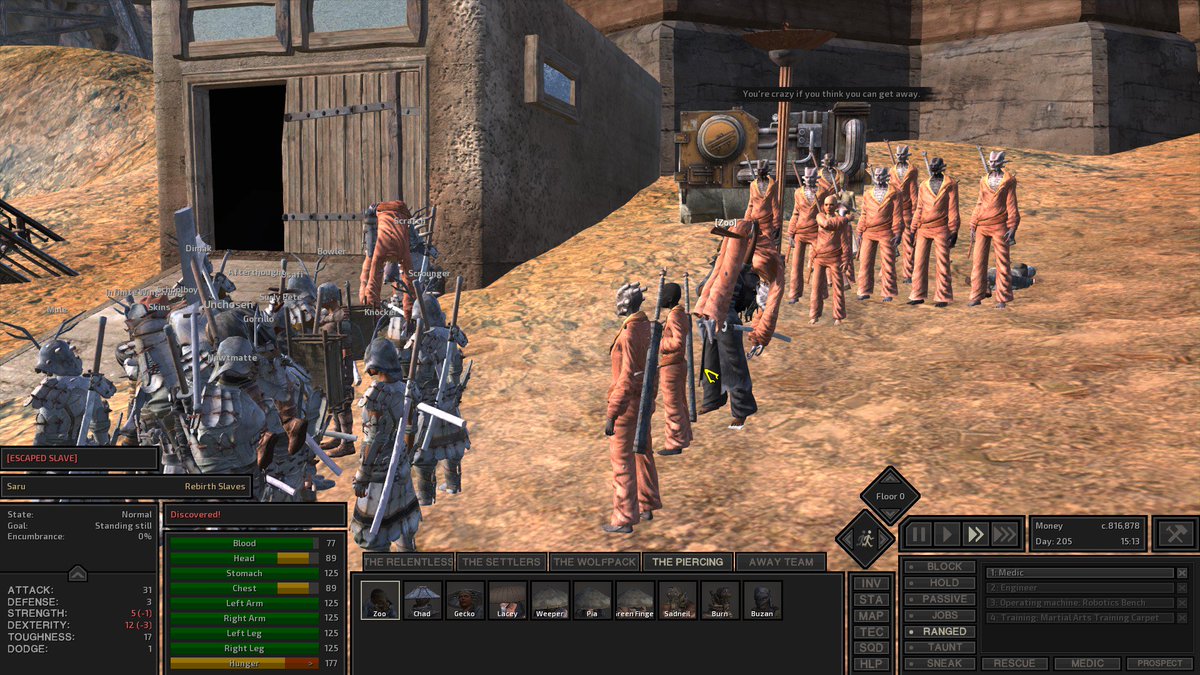Choose the Gecko portrait

click(464, 600)
